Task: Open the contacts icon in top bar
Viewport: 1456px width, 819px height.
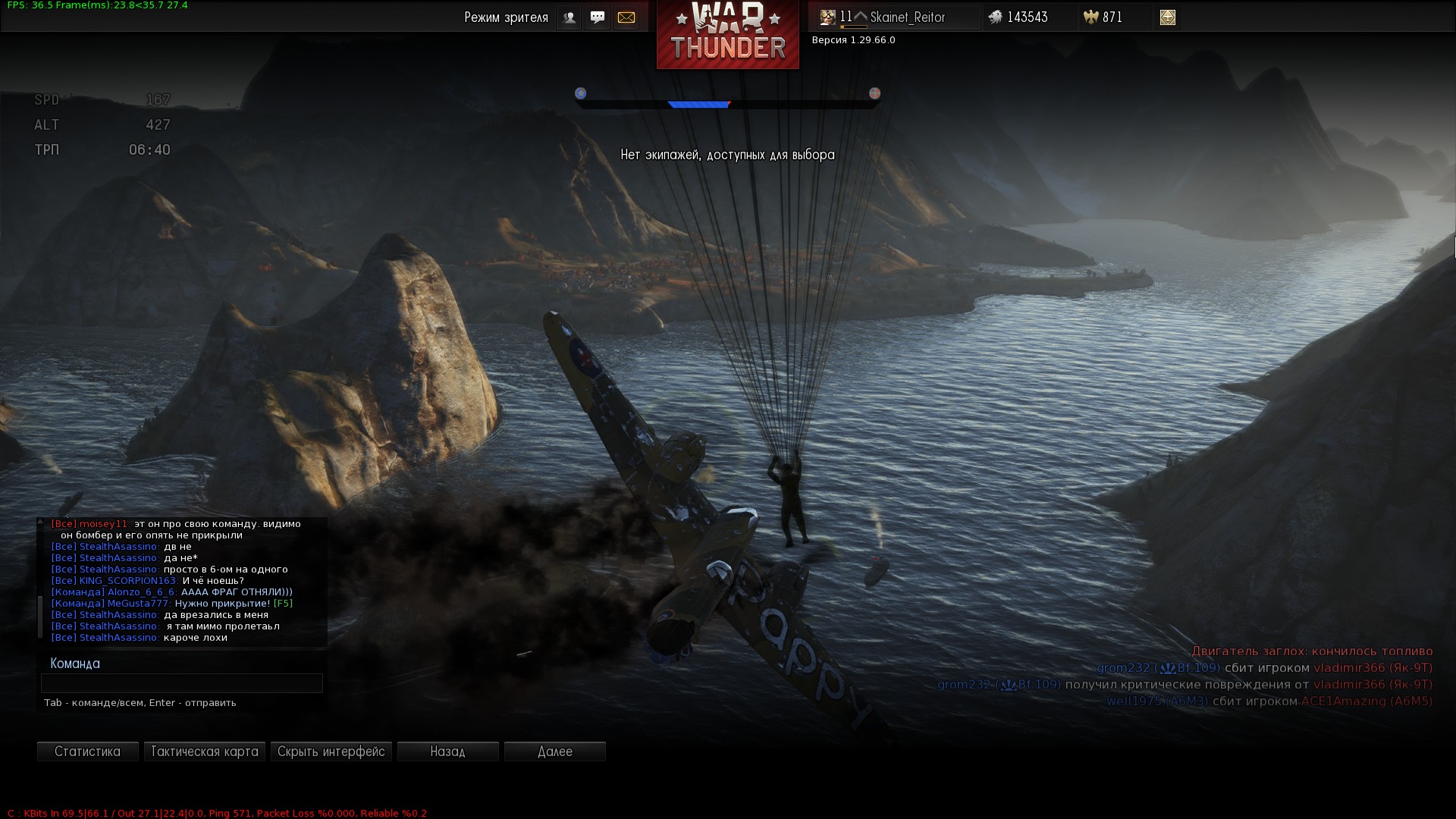Action: tap(569, 17)
